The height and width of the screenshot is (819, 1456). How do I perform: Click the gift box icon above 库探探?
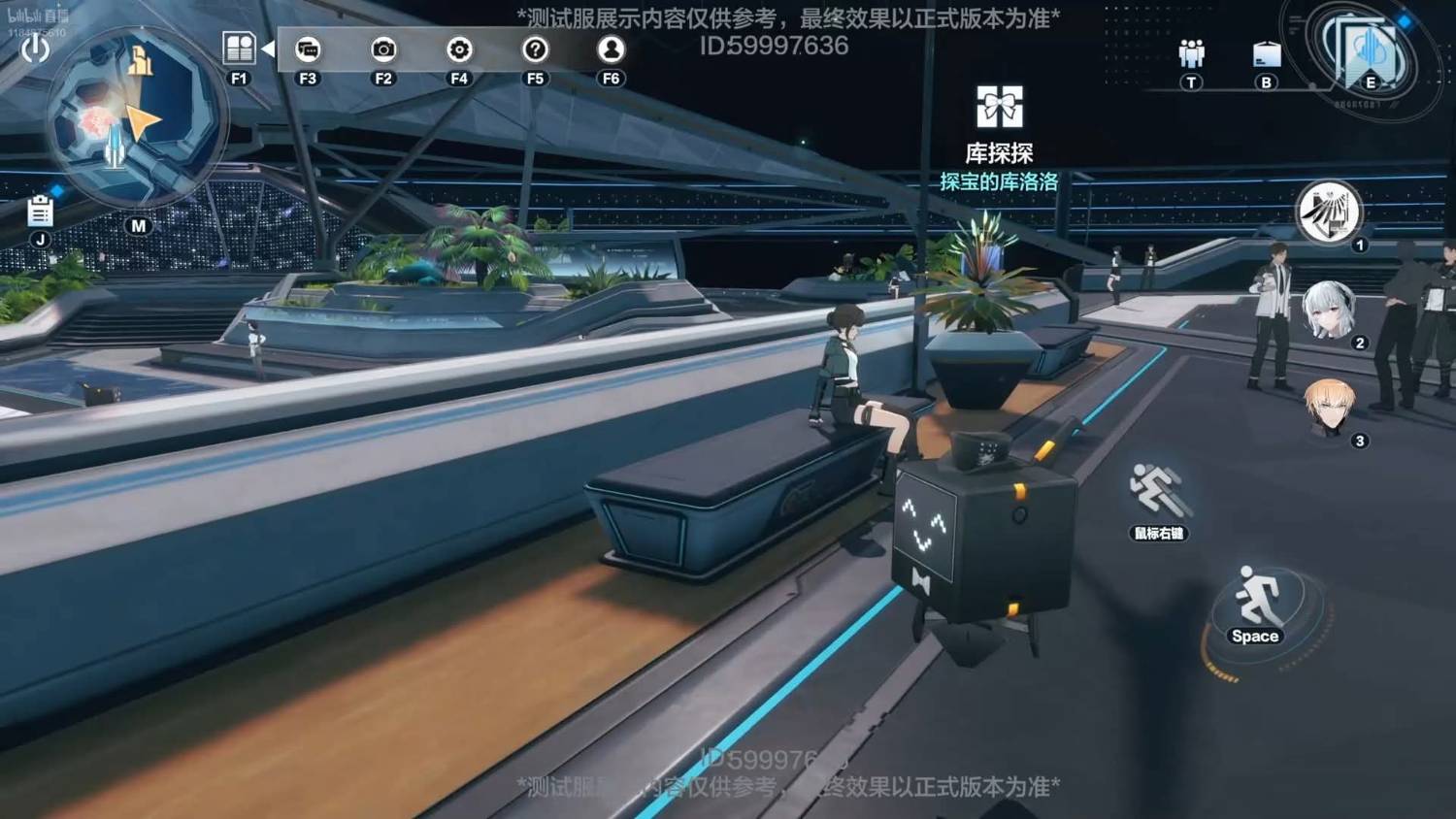(x=999, y=107)
